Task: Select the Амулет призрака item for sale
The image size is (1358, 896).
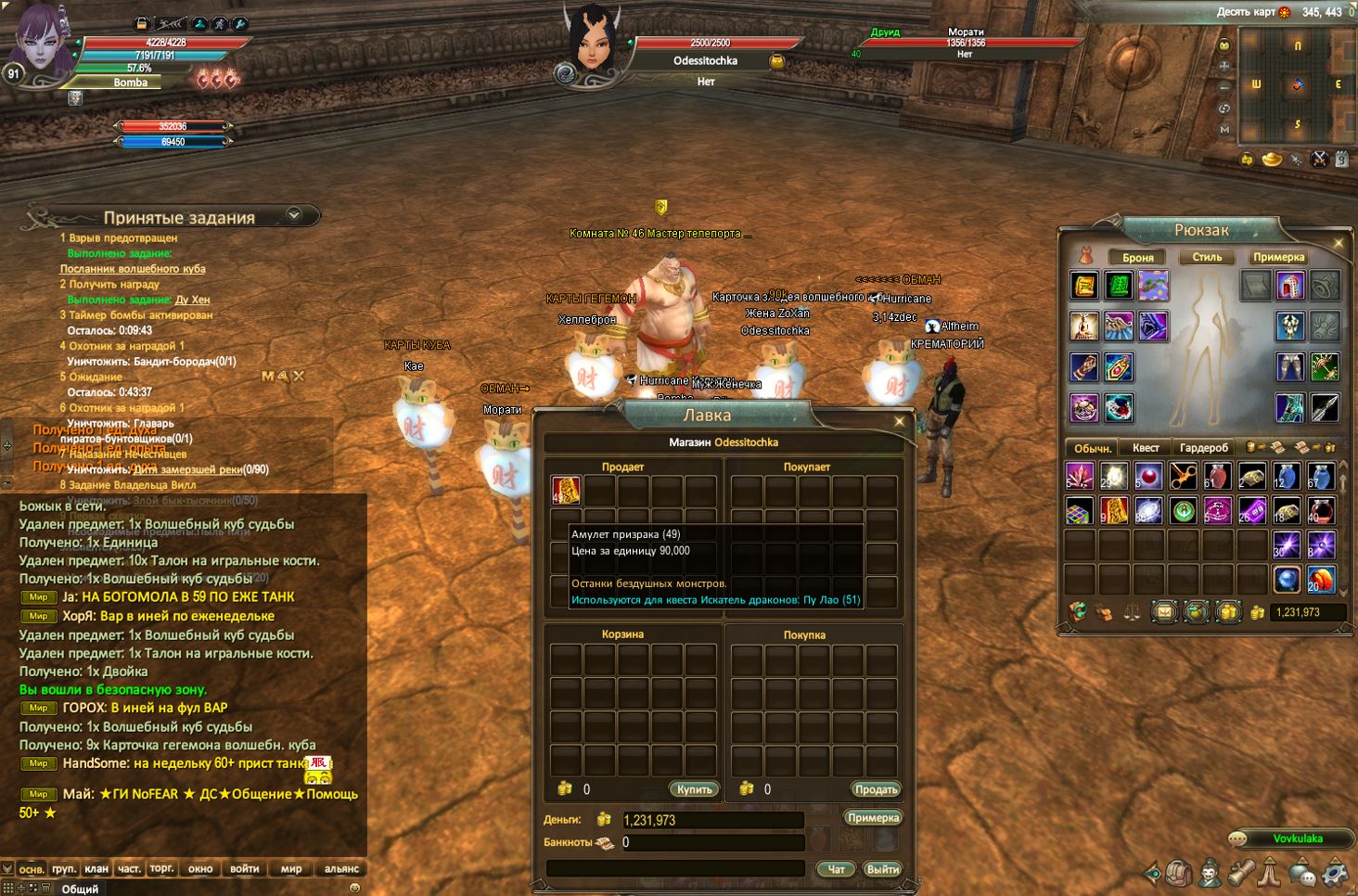Action: (x=566, y=491)
